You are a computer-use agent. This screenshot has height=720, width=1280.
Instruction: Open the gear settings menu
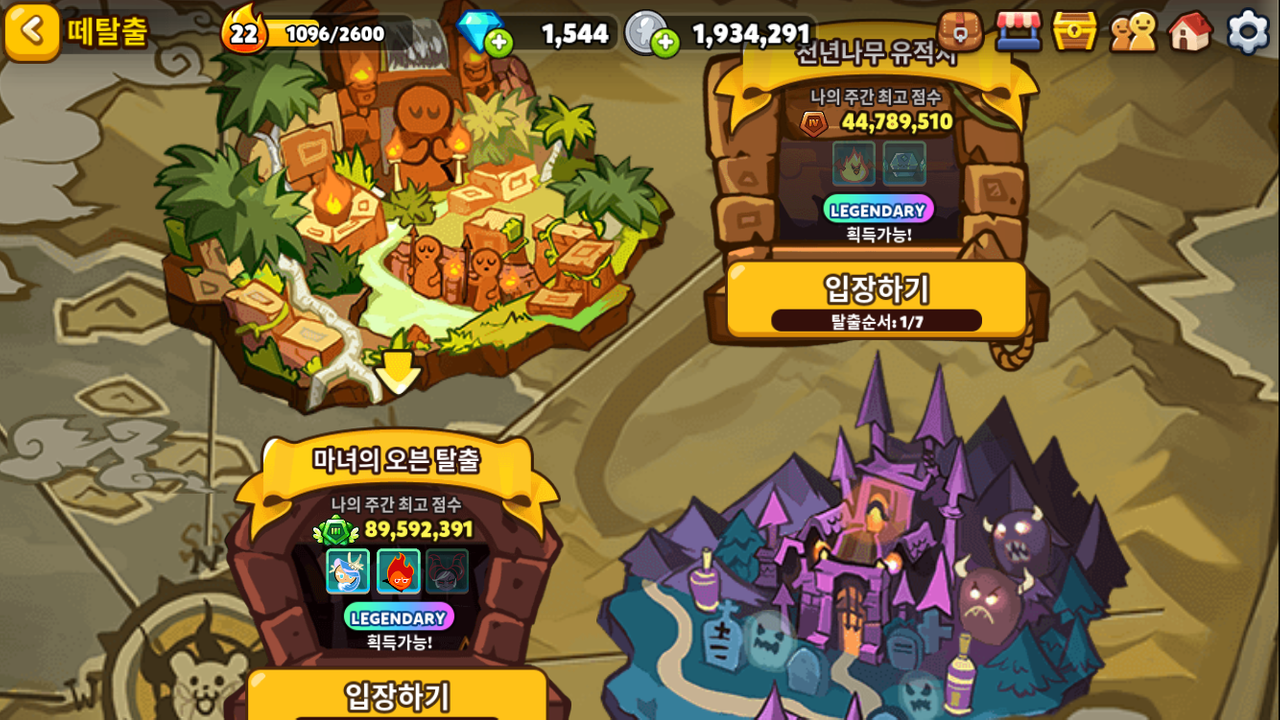(1248, 31)
